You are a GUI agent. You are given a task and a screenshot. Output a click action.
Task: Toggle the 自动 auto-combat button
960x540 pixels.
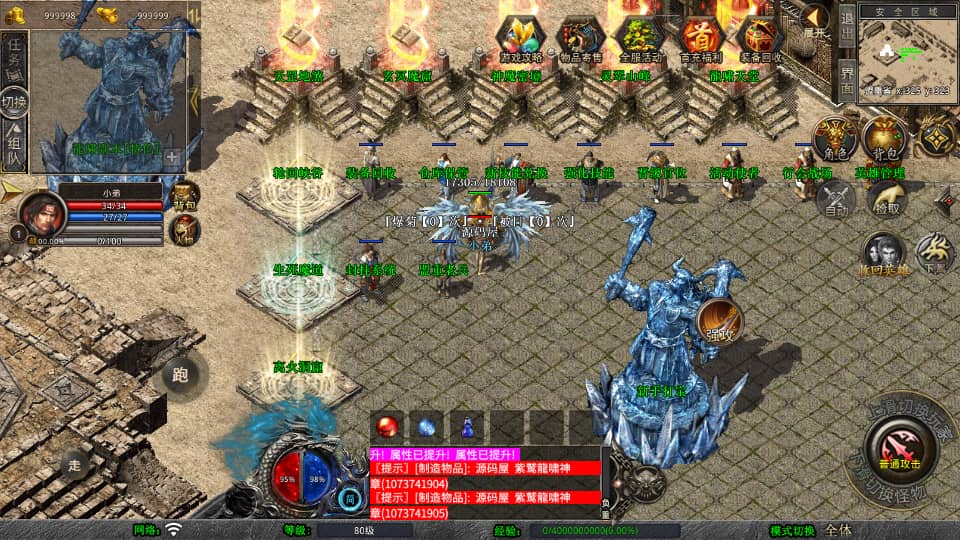835,199
